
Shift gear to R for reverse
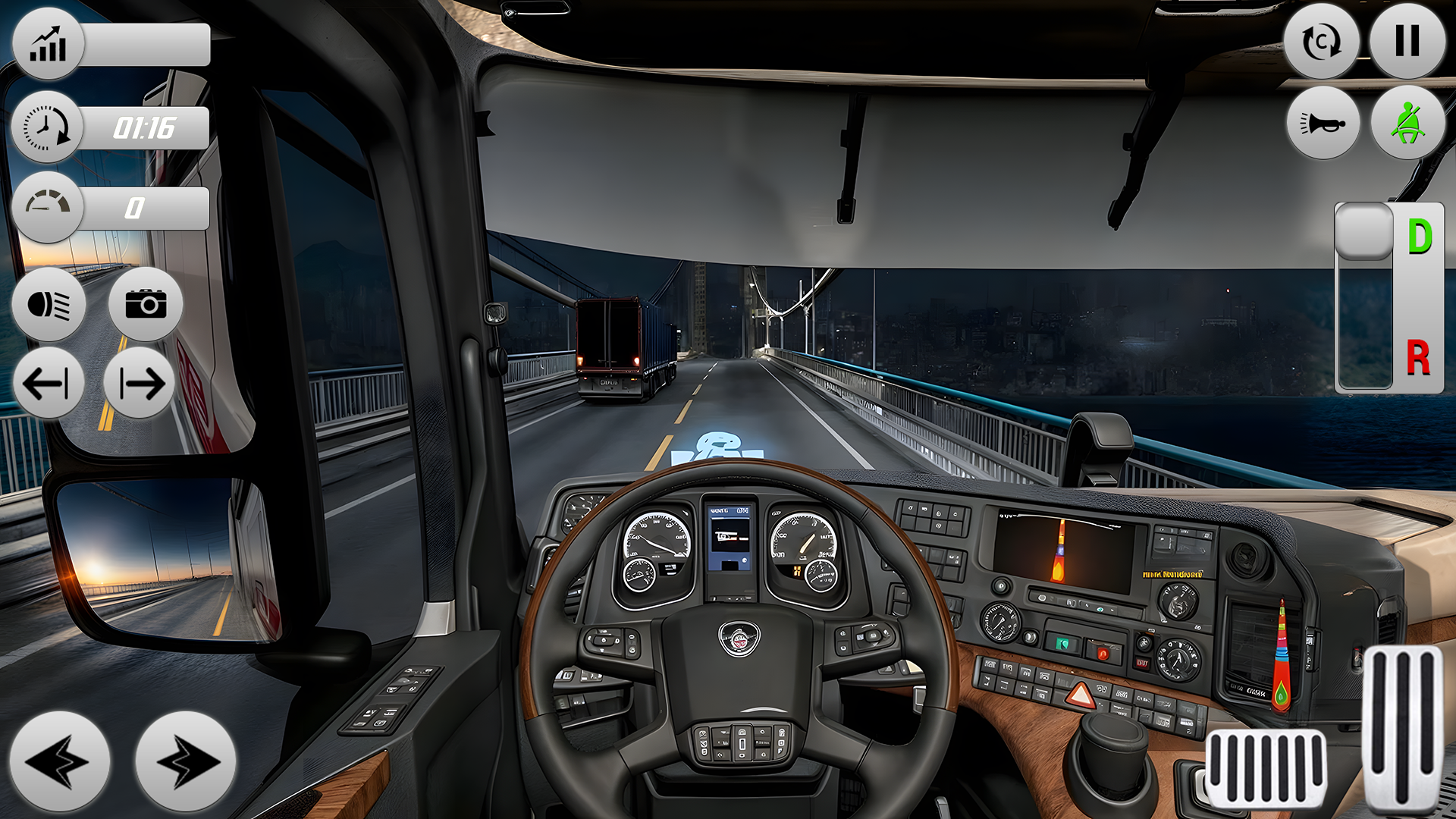[x=1418, y=358]
